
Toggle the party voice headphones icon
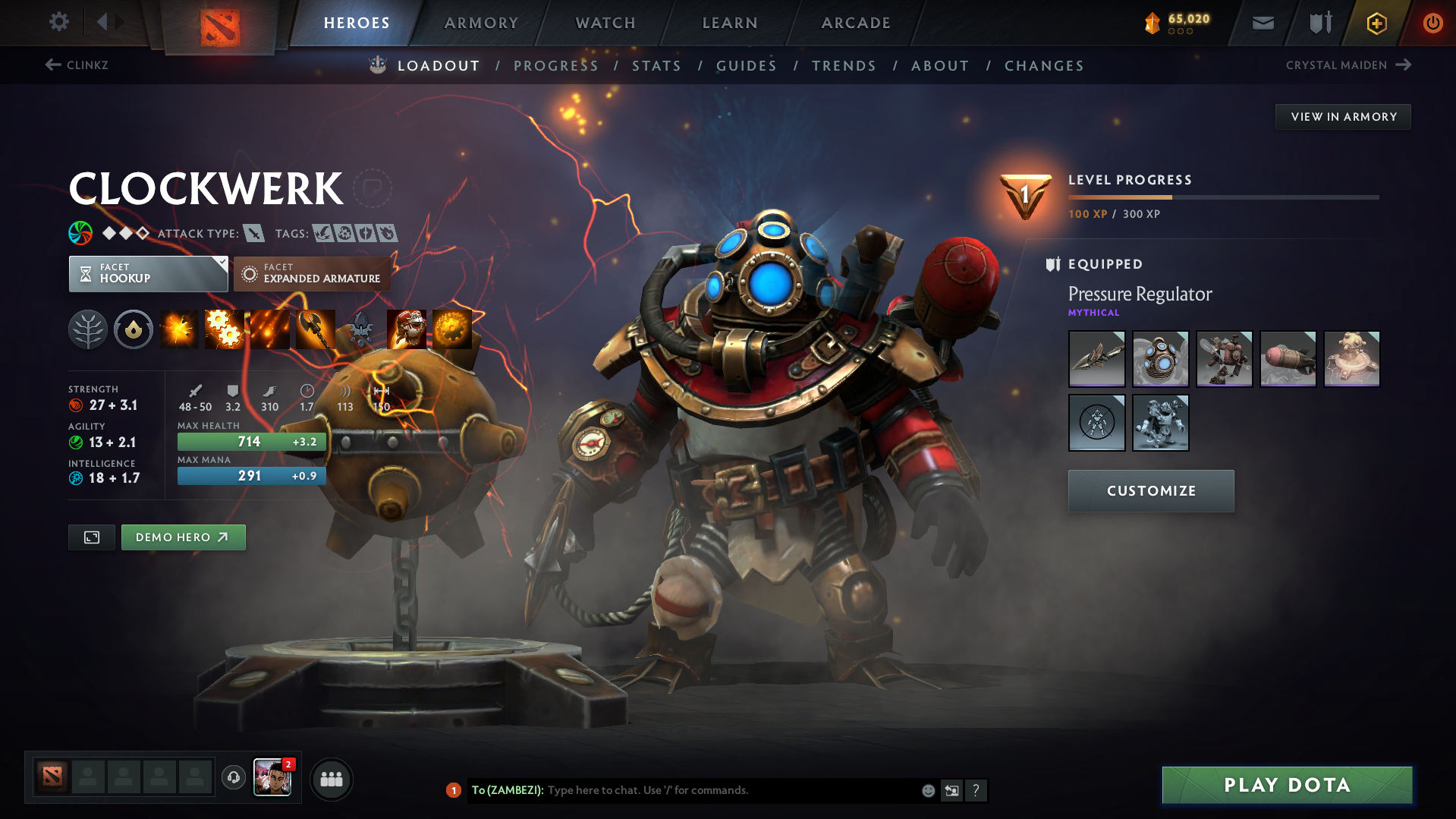[x=233, y=779]
